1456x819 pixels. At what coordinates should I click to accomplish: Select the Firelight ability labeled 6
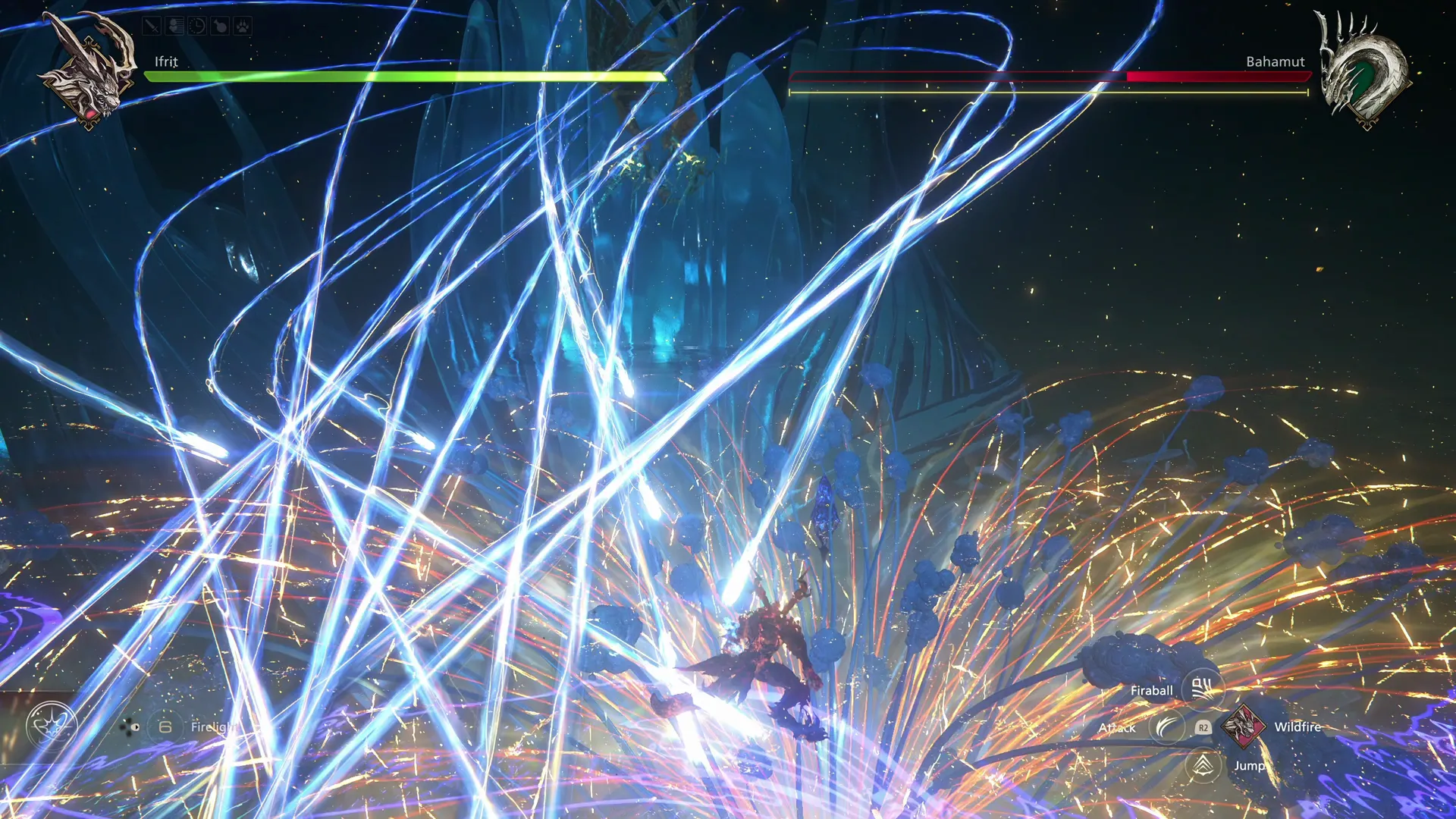click(x=165, y=726)
